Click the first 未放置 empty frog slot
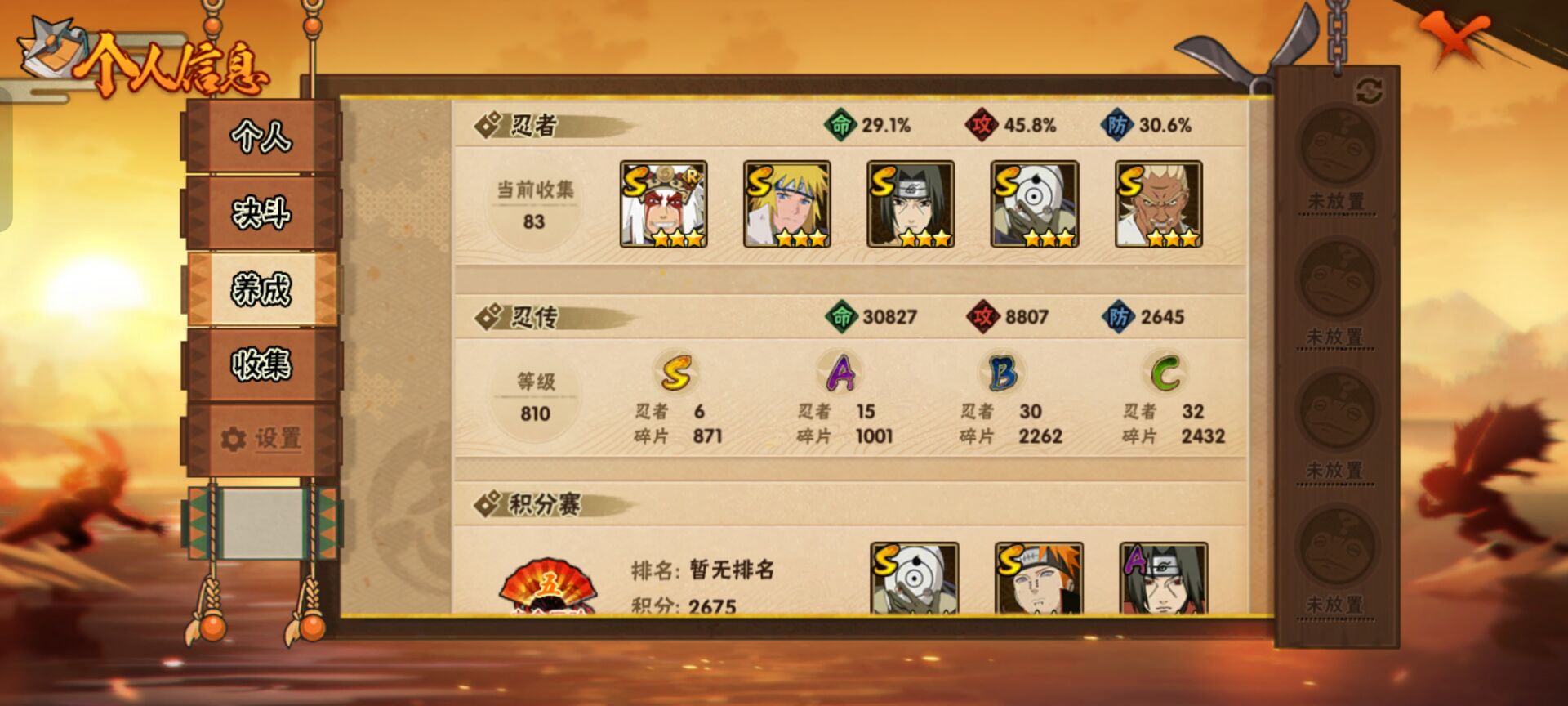The height and width of the screenshot is (706, 1568). 1339,155
